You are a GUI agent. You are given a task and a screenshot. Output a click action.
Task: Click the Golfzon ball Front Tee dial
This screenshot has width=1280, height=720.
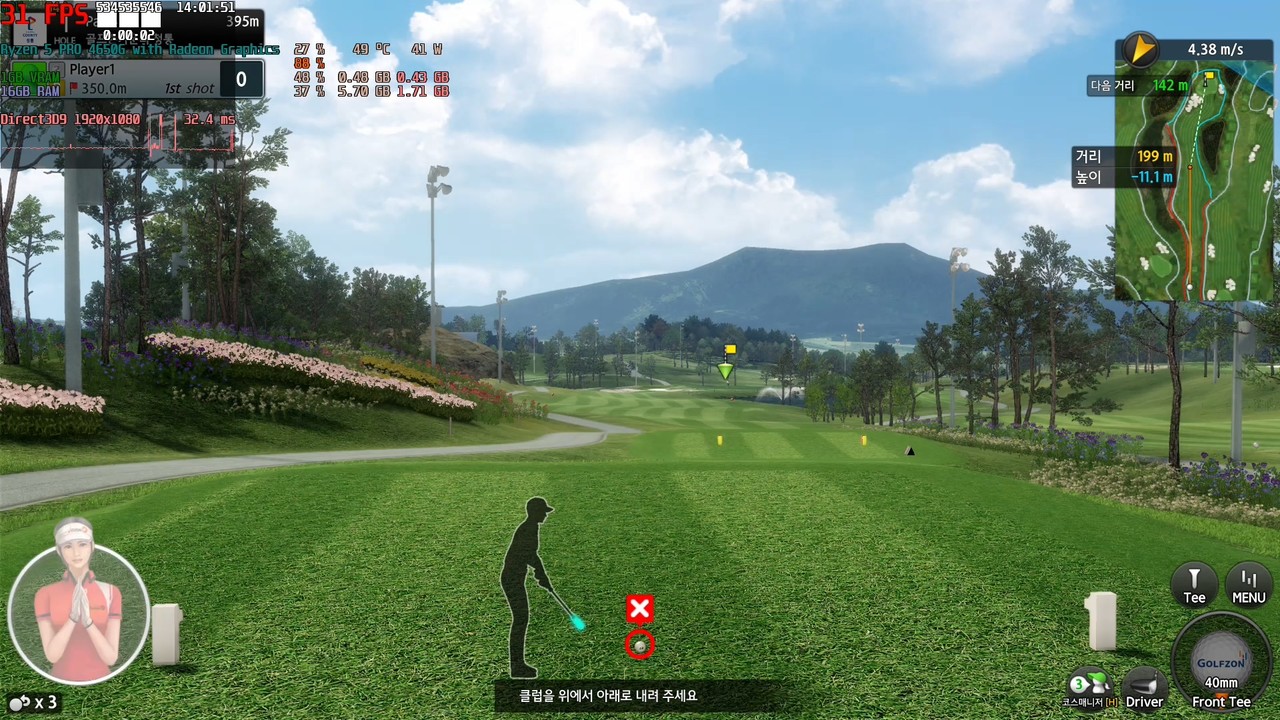[1221, 662]
